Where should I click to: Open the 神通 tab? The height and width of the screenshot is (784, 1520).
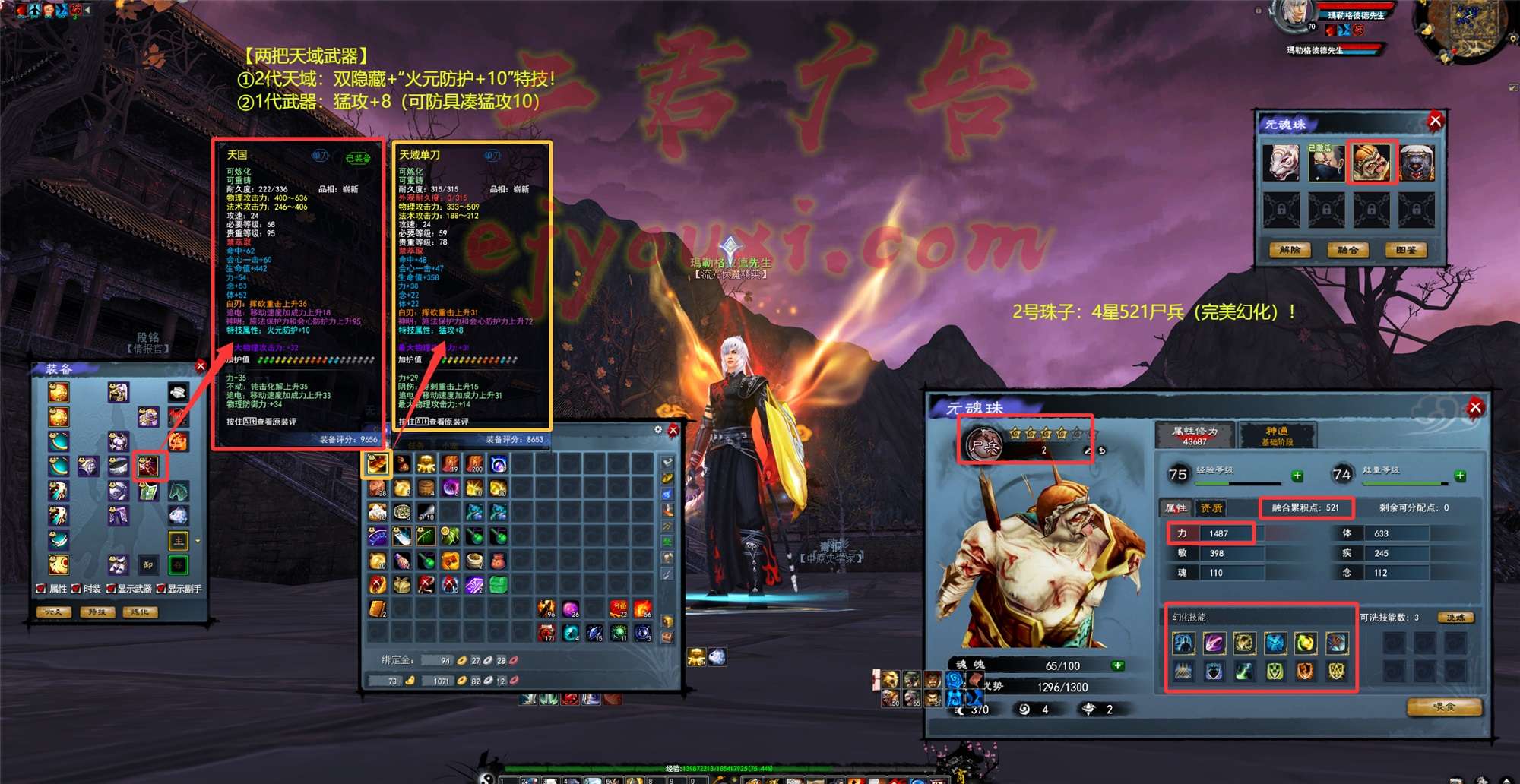(x=1277, y=435)
